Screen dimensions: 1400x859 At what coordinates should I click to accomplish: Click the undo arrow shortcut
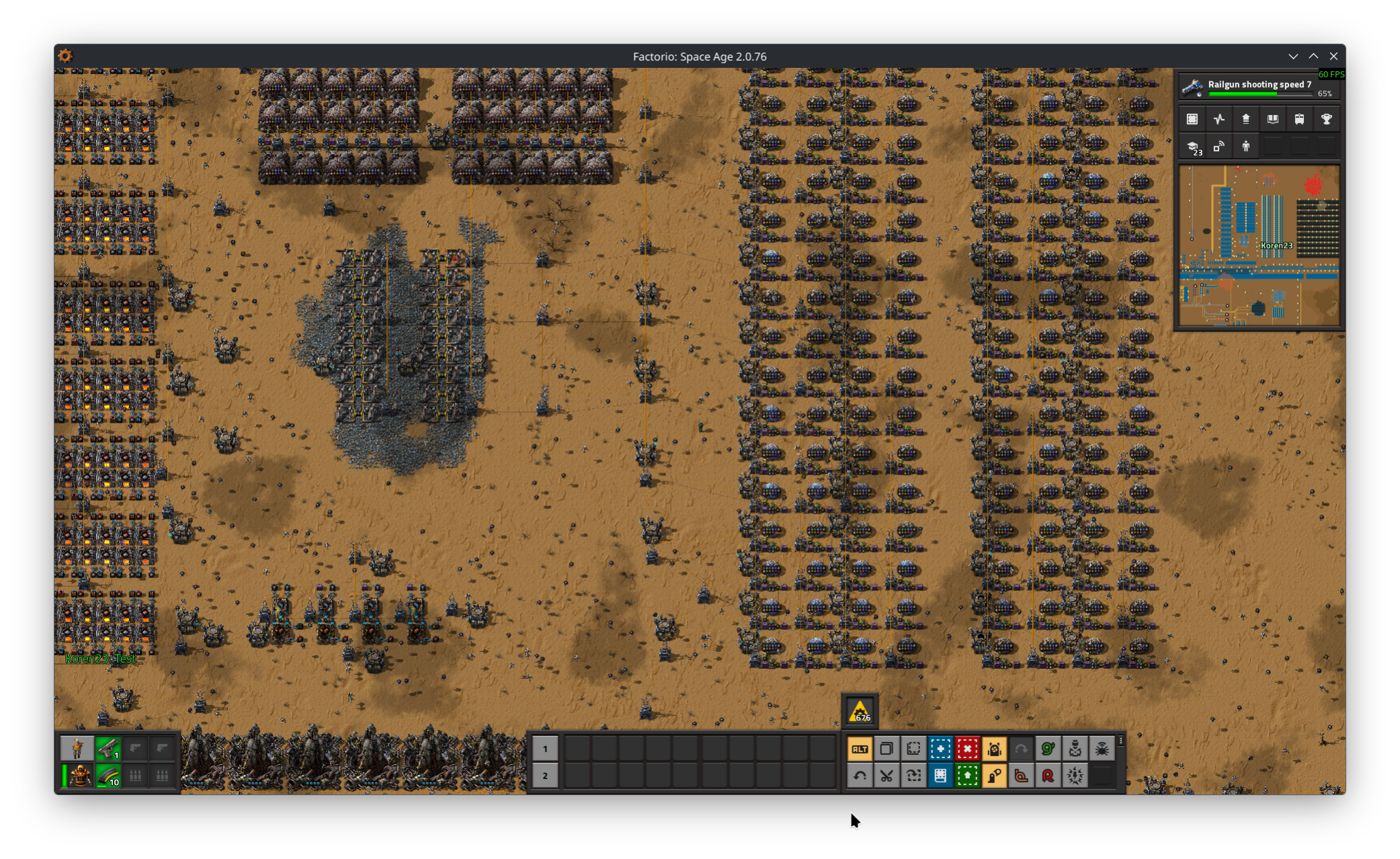tap(860, 776)
